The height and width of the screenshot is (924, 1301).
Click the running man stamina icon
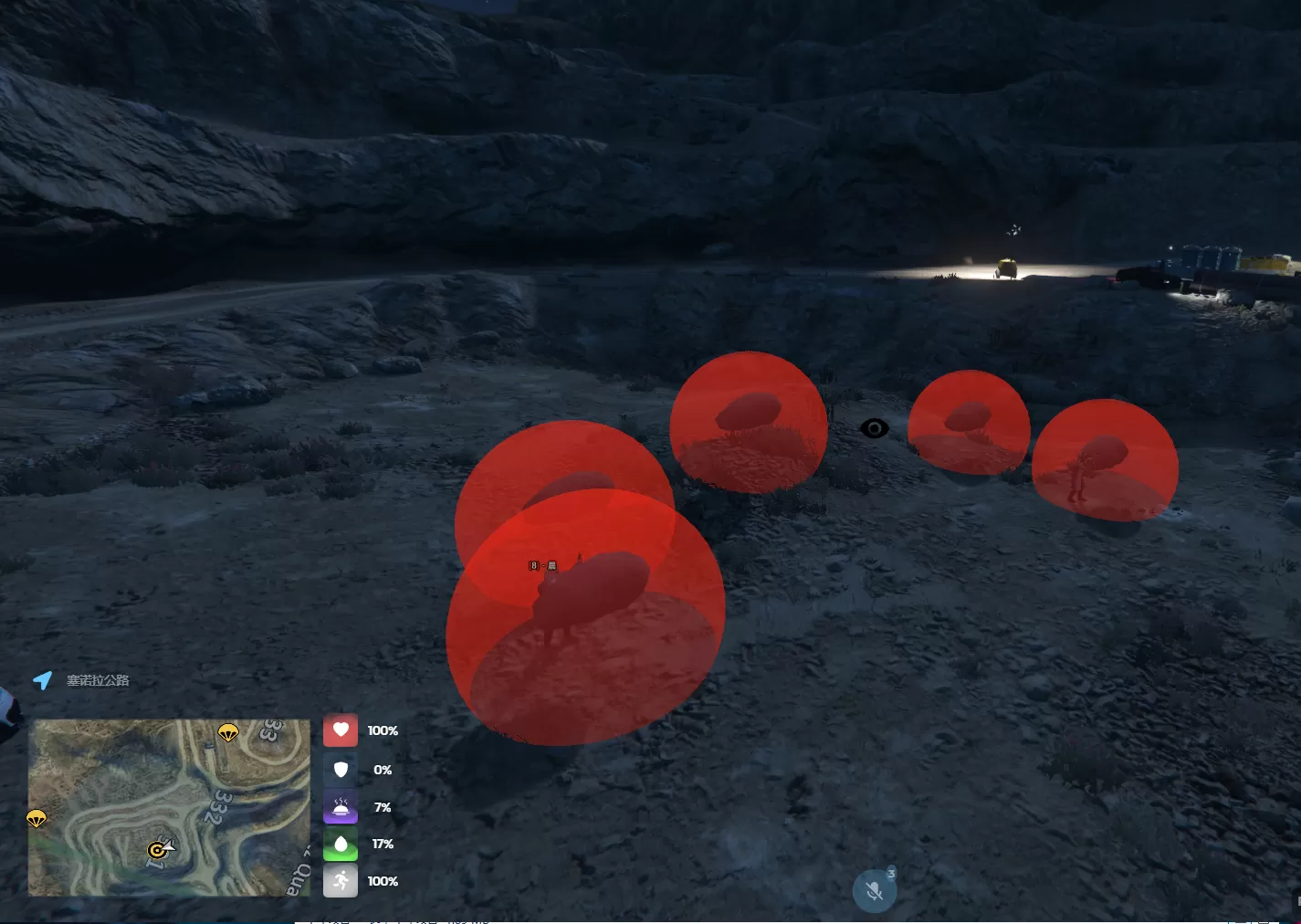tap(341, 881)
